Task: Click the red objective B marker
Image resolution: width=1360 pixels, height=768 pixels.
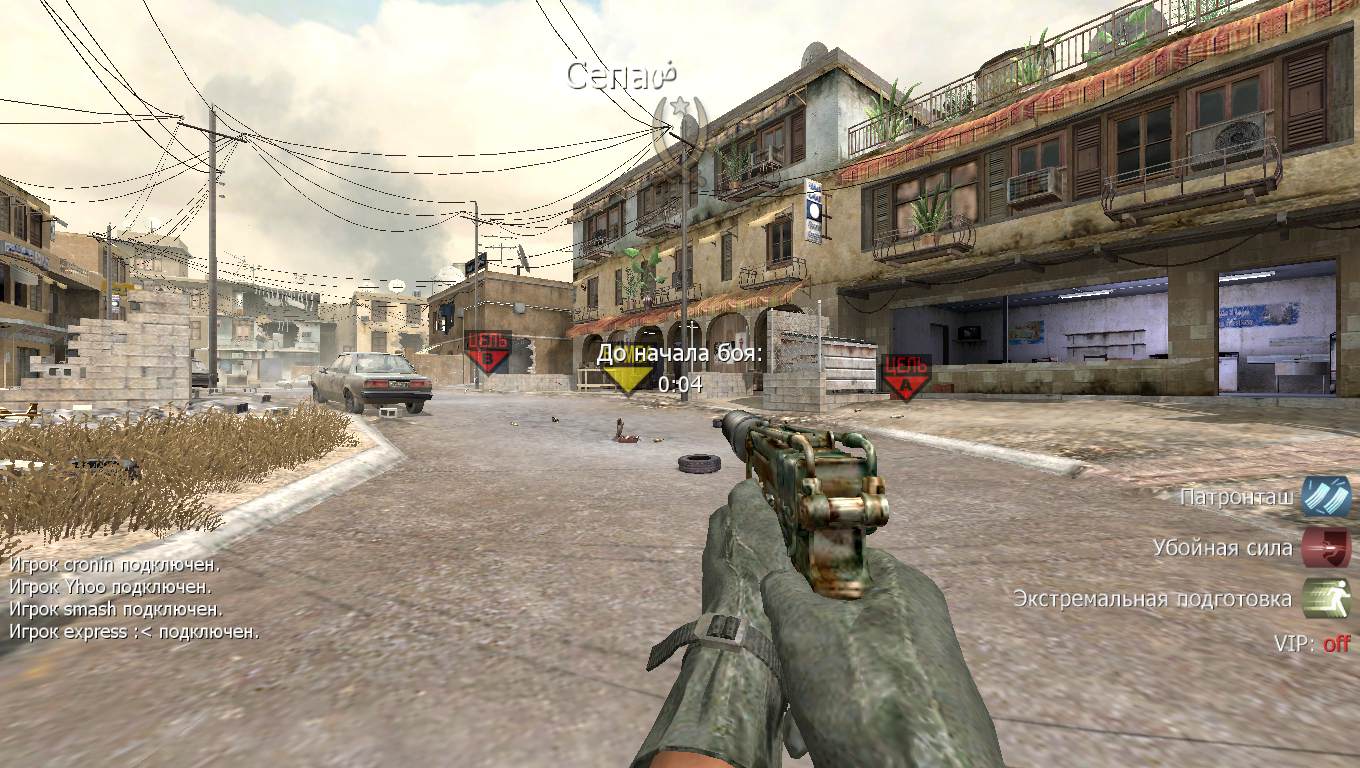Action: [488, 352]
